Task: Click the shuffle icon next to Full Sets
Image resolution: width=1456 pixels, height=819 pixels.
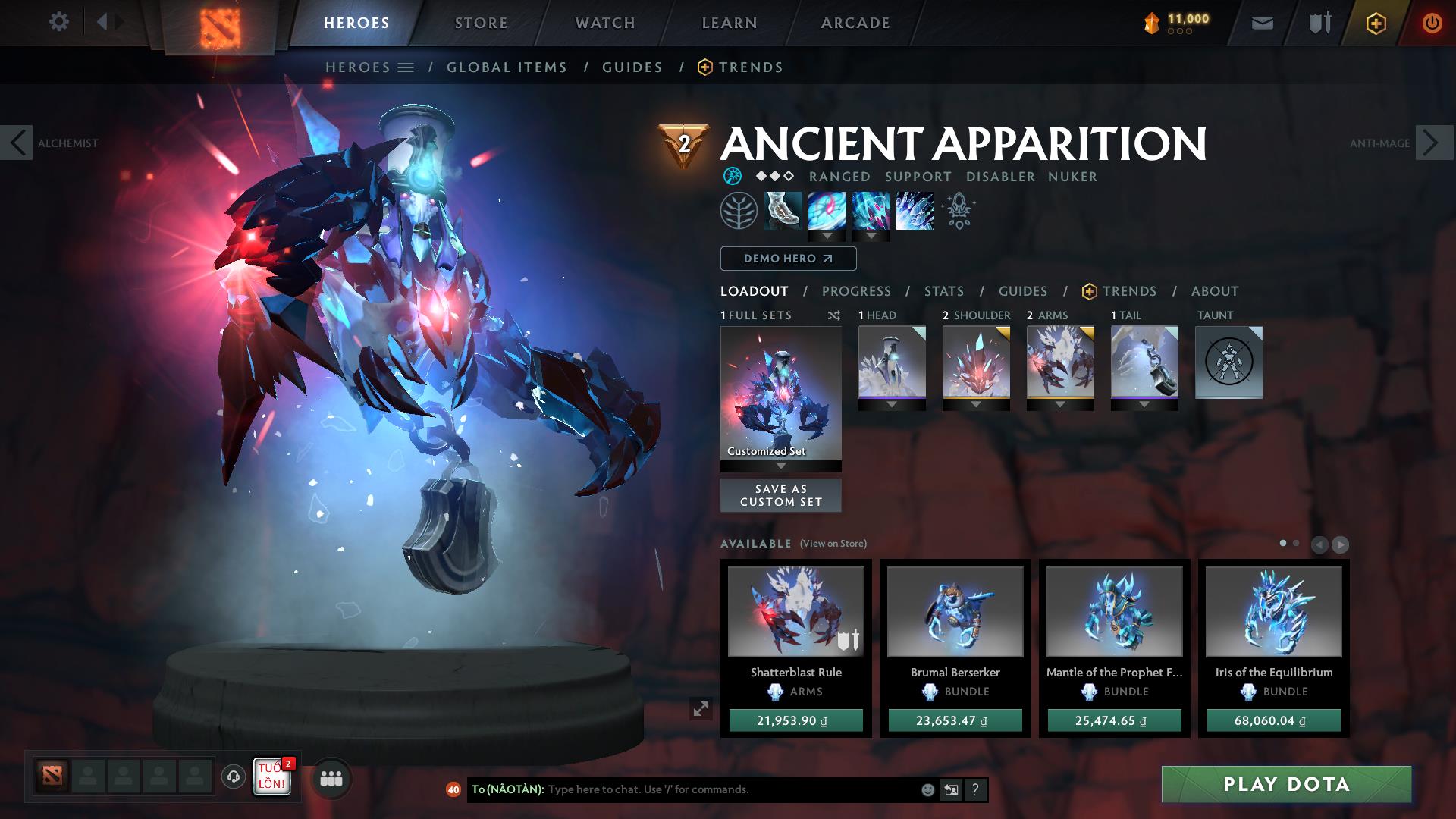Action: coord(833,315)
